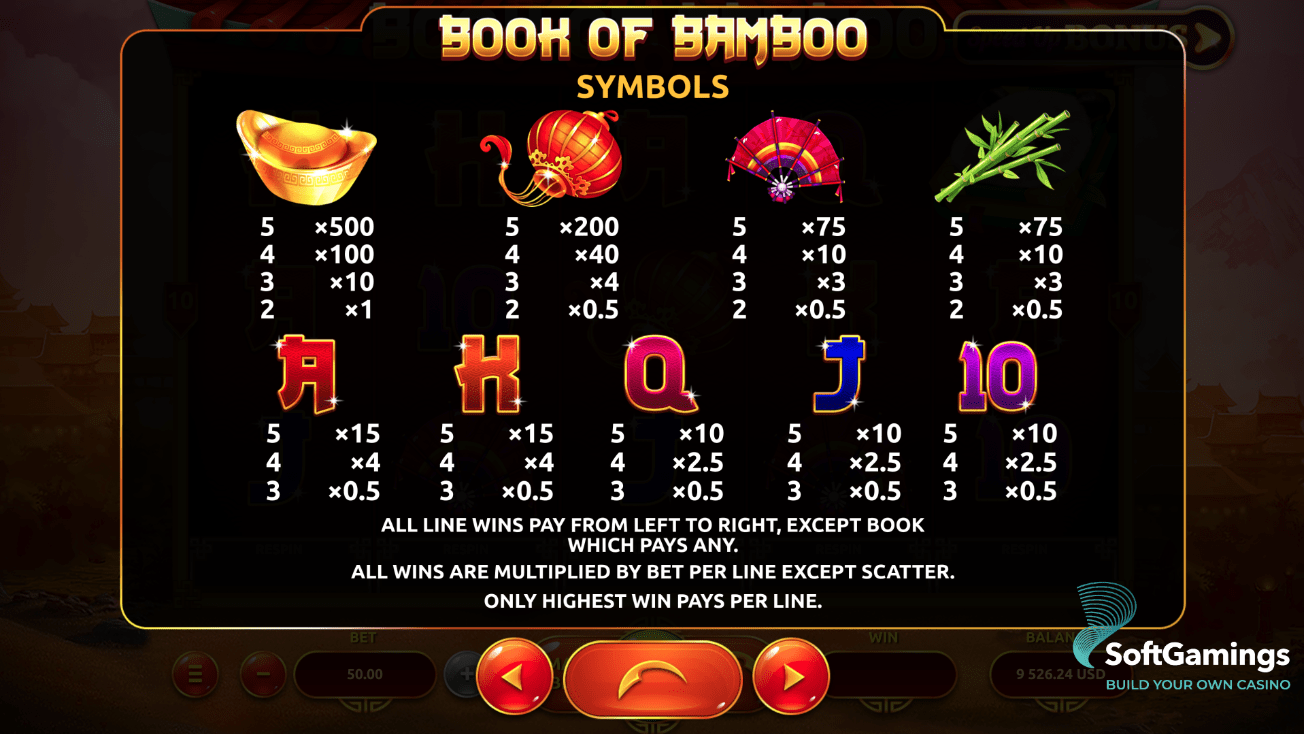Visit the Build Your Own Casino link
Image resolution: width=1304 pixels, height=734 pixels.
point(1196,686)
